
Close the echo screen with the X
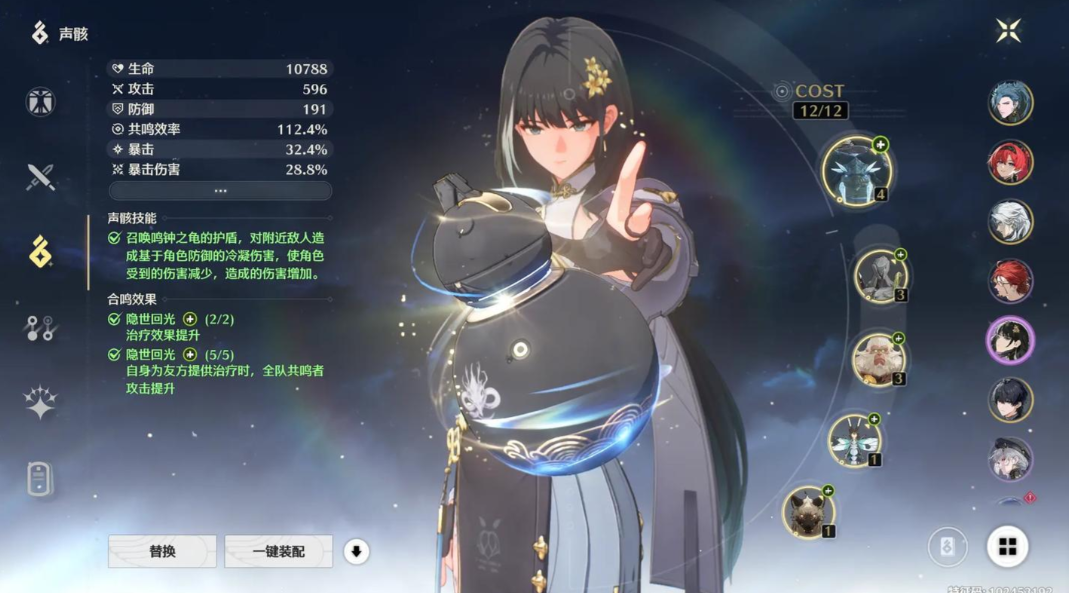(1008, 31)
